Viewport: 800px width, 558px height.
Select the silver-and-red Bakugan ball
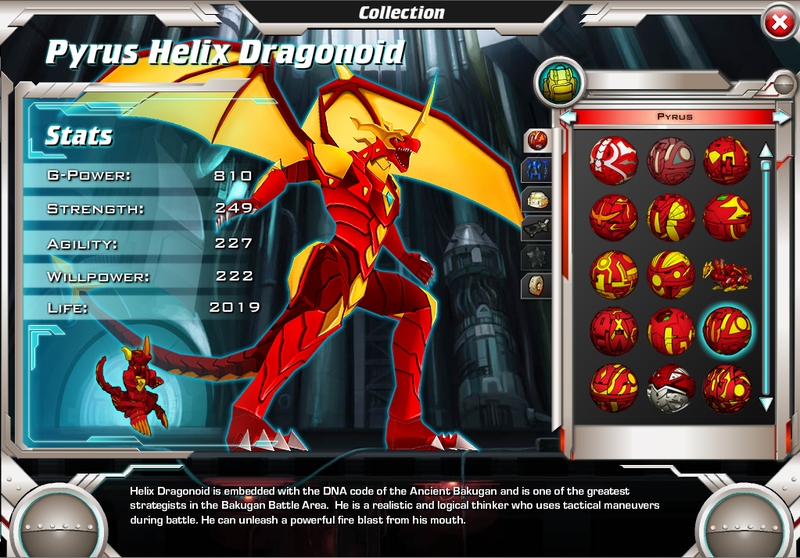670,387
